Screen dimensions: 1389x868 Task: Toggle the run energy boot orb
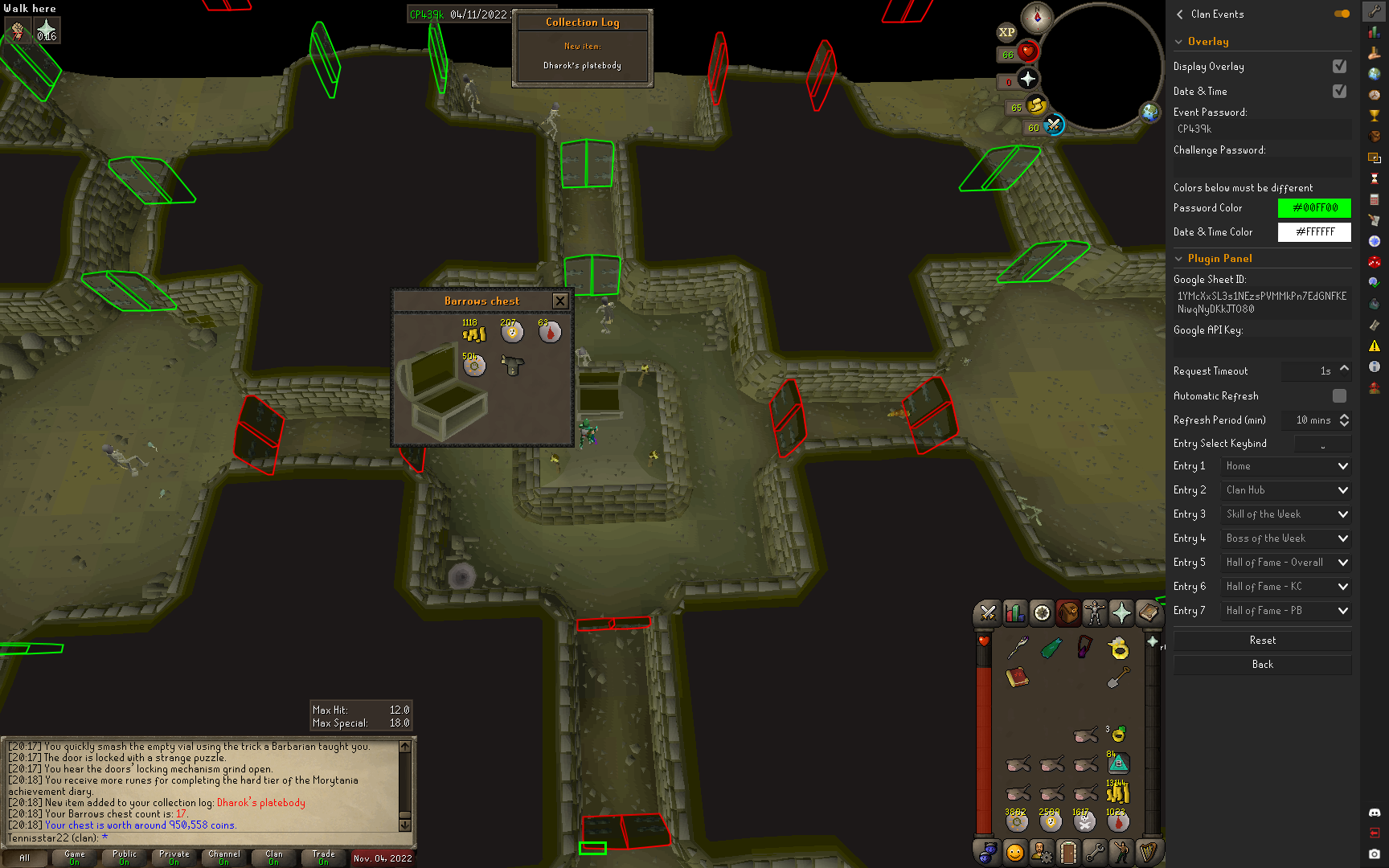(x=1035, y=105)
